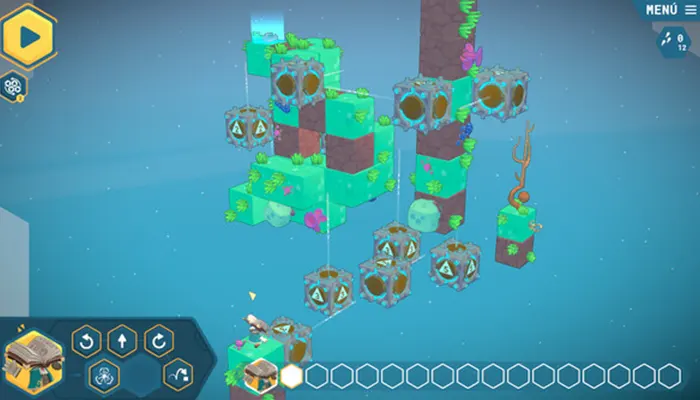The width and height of the screenshot is (700, 400).
Task: Add a rotate counterclockwise command
Action: [x=86, y=342]
